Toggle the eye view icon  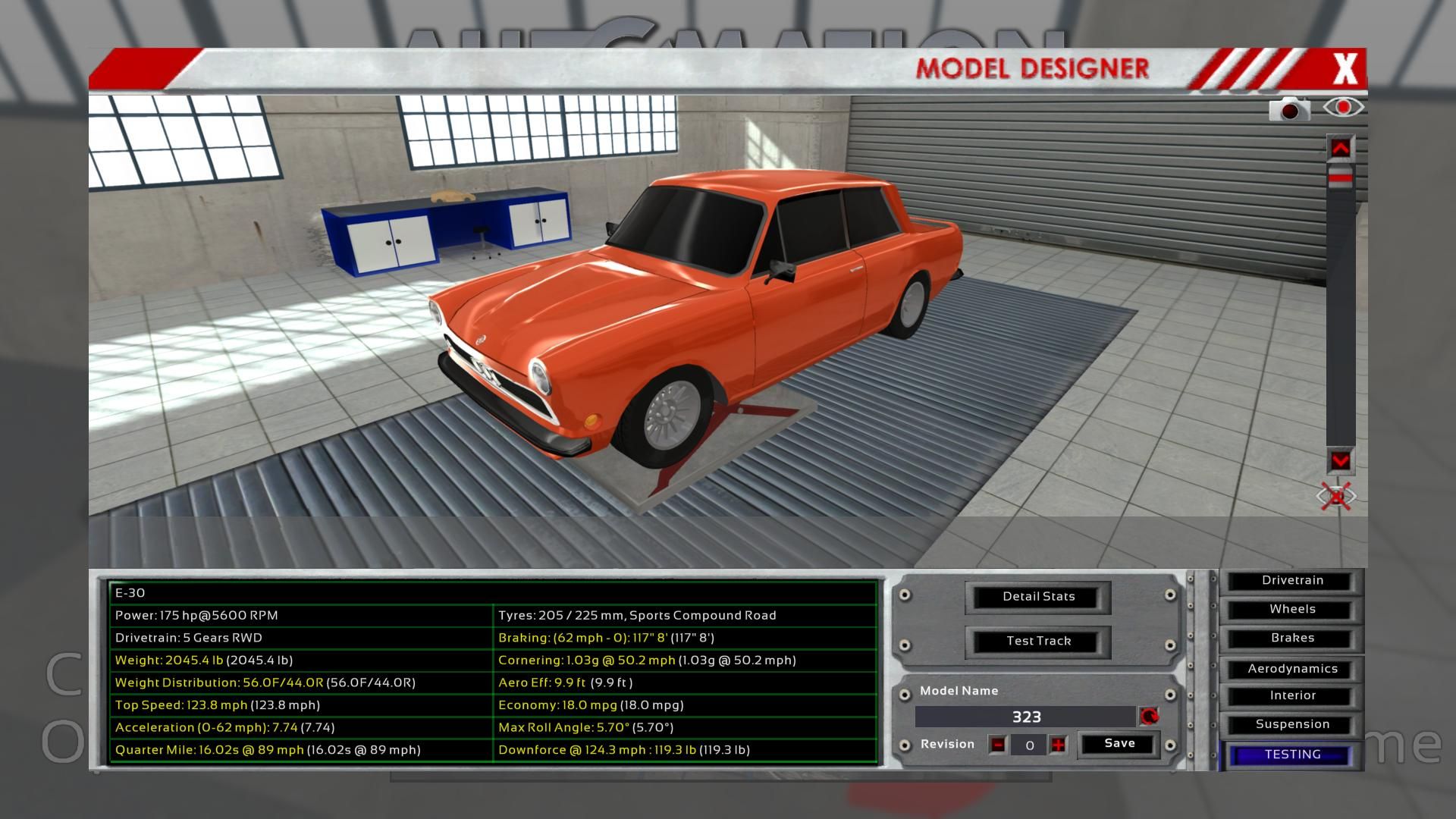click(x=1343, y=108)
